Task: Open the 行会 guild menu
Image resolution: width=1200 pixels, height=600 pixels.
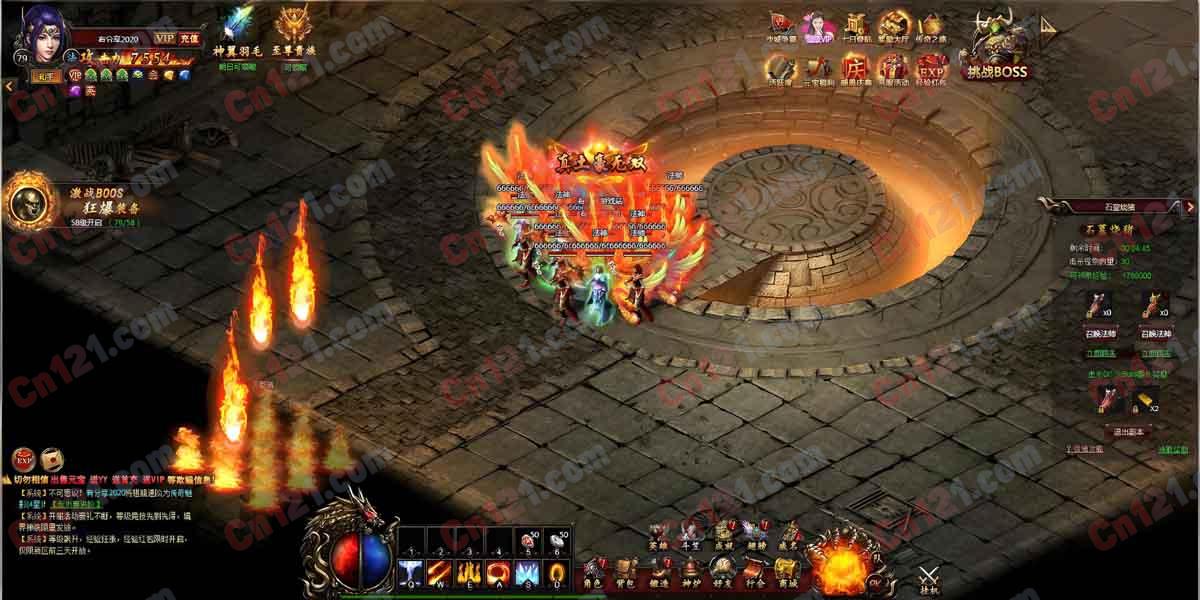Action: (755, 572)
